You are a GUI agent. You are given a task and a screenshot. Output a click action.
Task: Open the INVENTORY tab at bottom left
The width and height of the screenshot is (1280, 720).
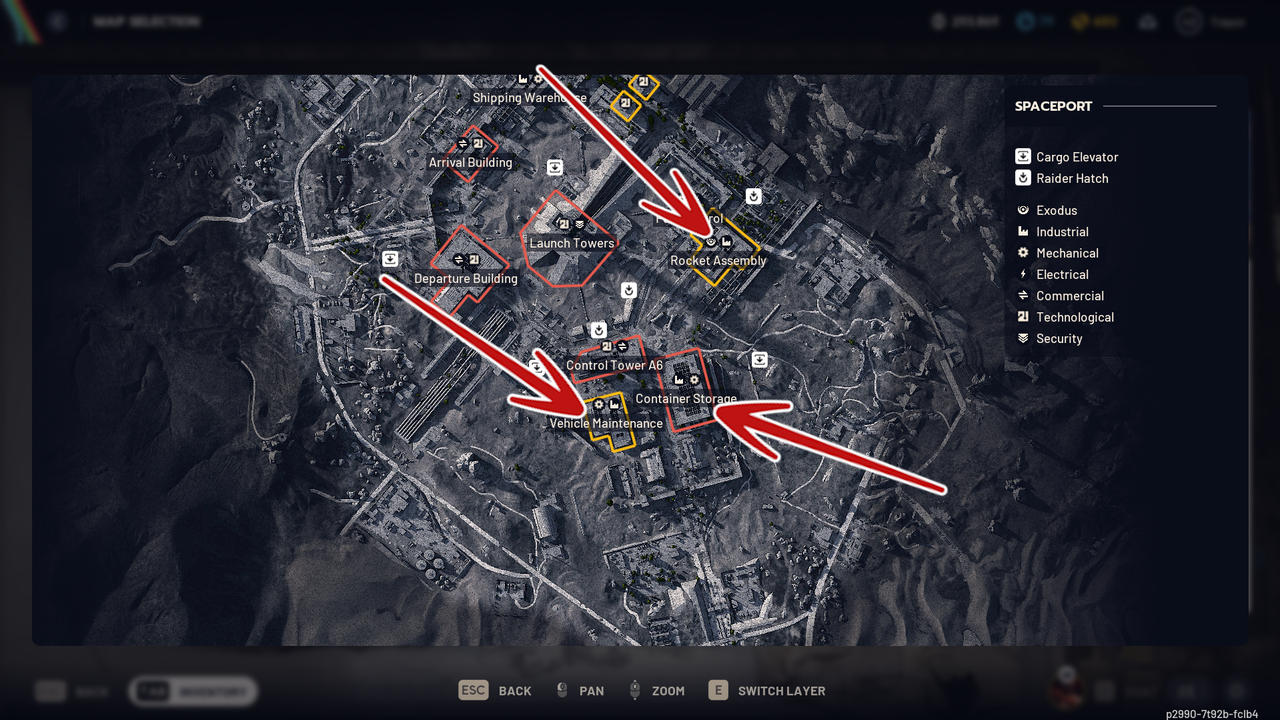pos(192,690)
